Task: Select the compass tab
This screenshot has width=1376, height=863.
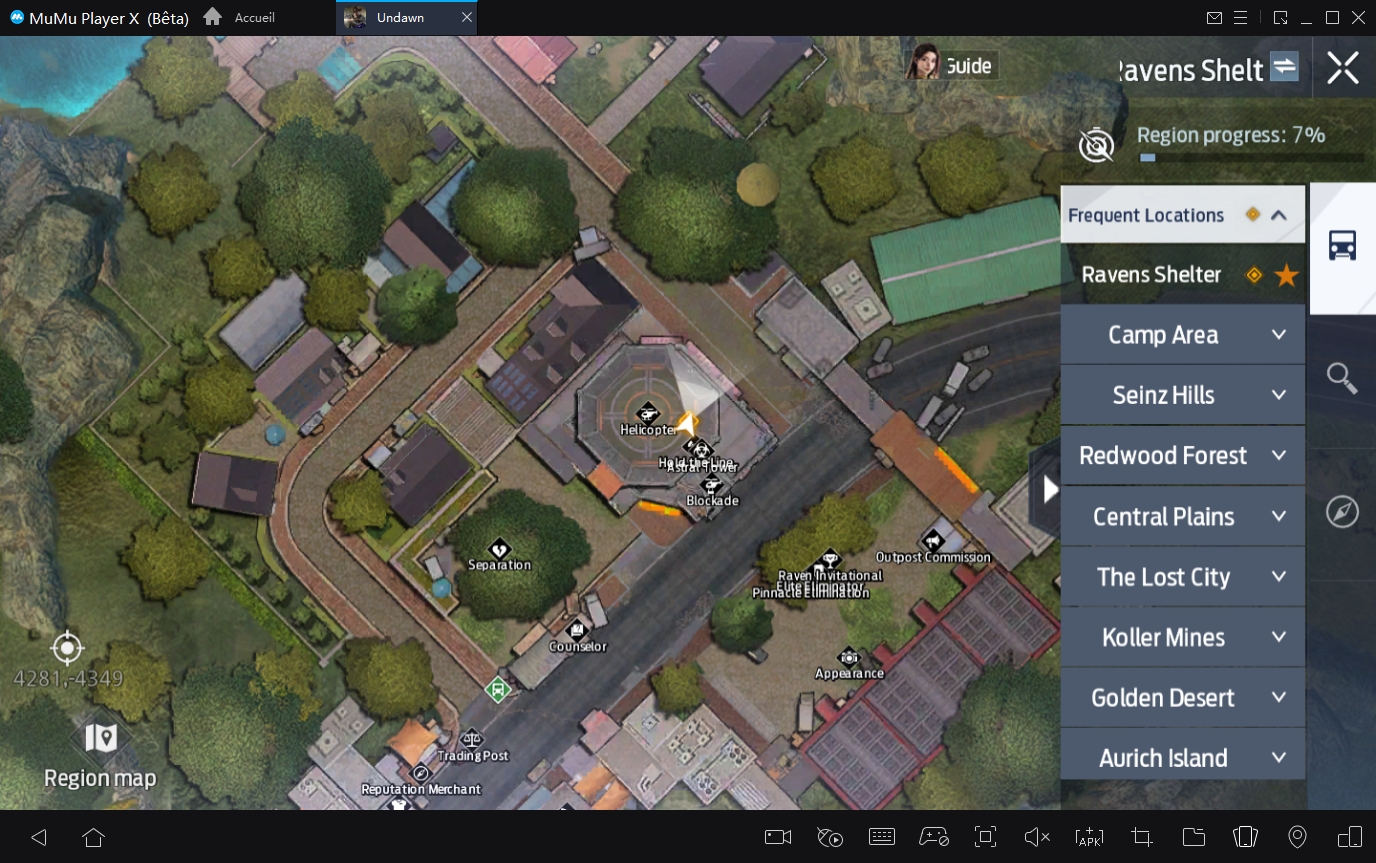Action: [1342, 511]
